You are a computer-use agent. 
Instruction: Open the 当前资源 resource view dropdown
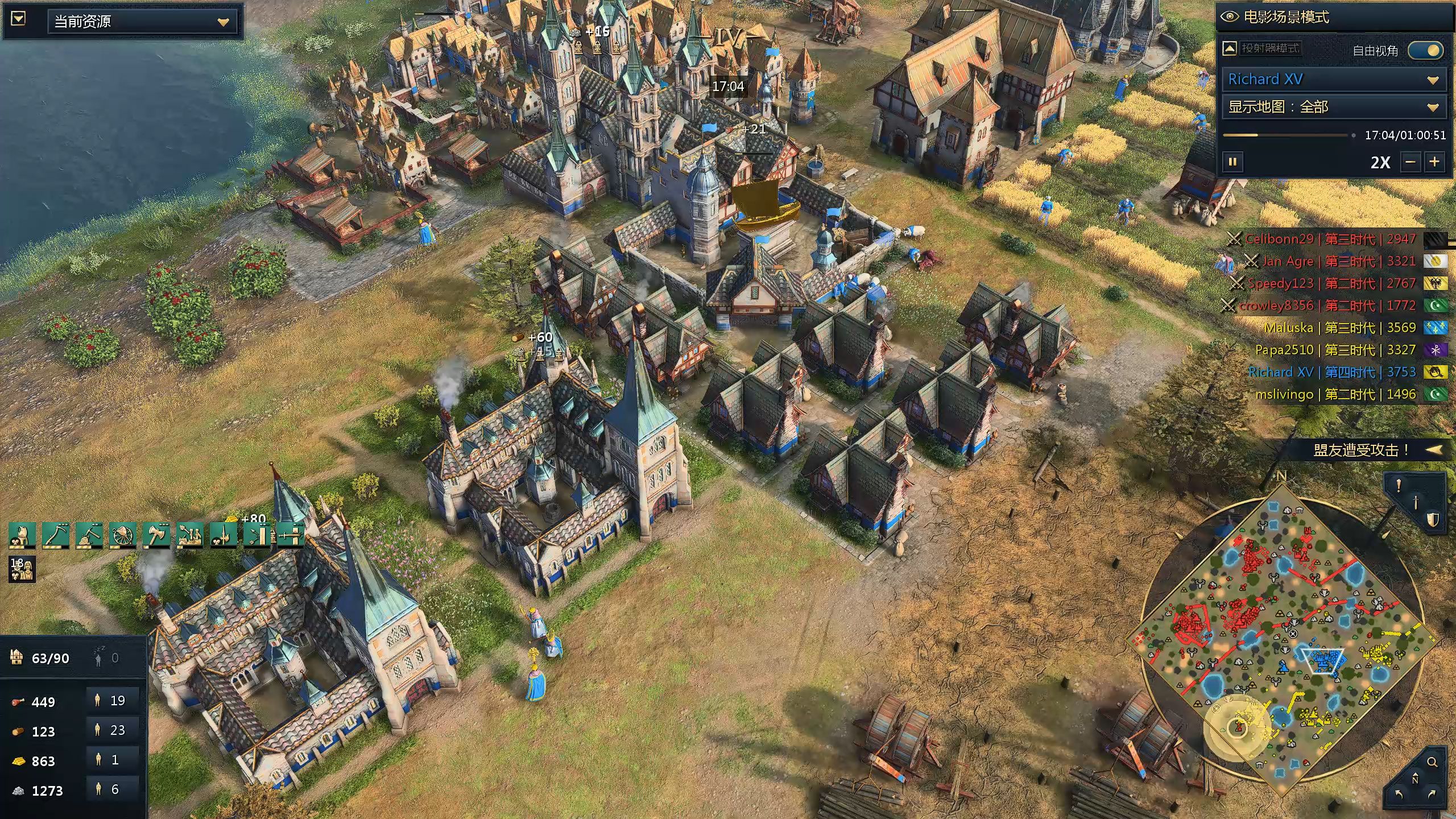(142, 22)
